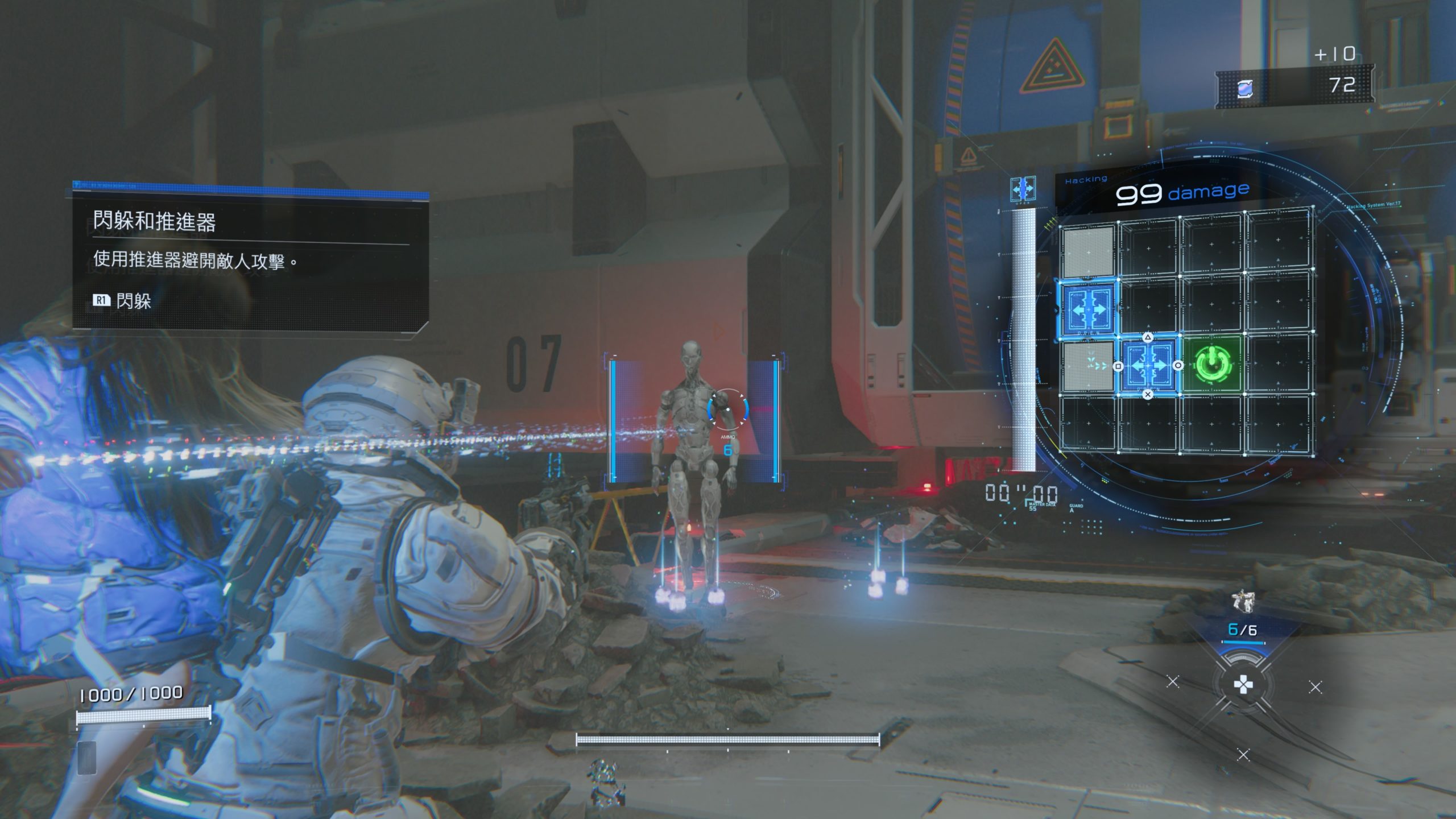Screen dimensions: 1456x819
Task: Select the blue arrows icon above the vertical gauge
Action: pyautogui.click(x=1023, y=189)
